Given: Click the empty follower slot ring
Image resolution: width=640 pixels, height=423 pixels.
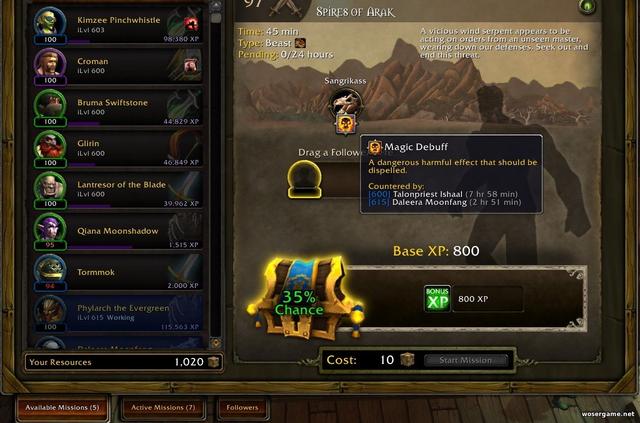Looking at the screenshot, I should [304, 178].
